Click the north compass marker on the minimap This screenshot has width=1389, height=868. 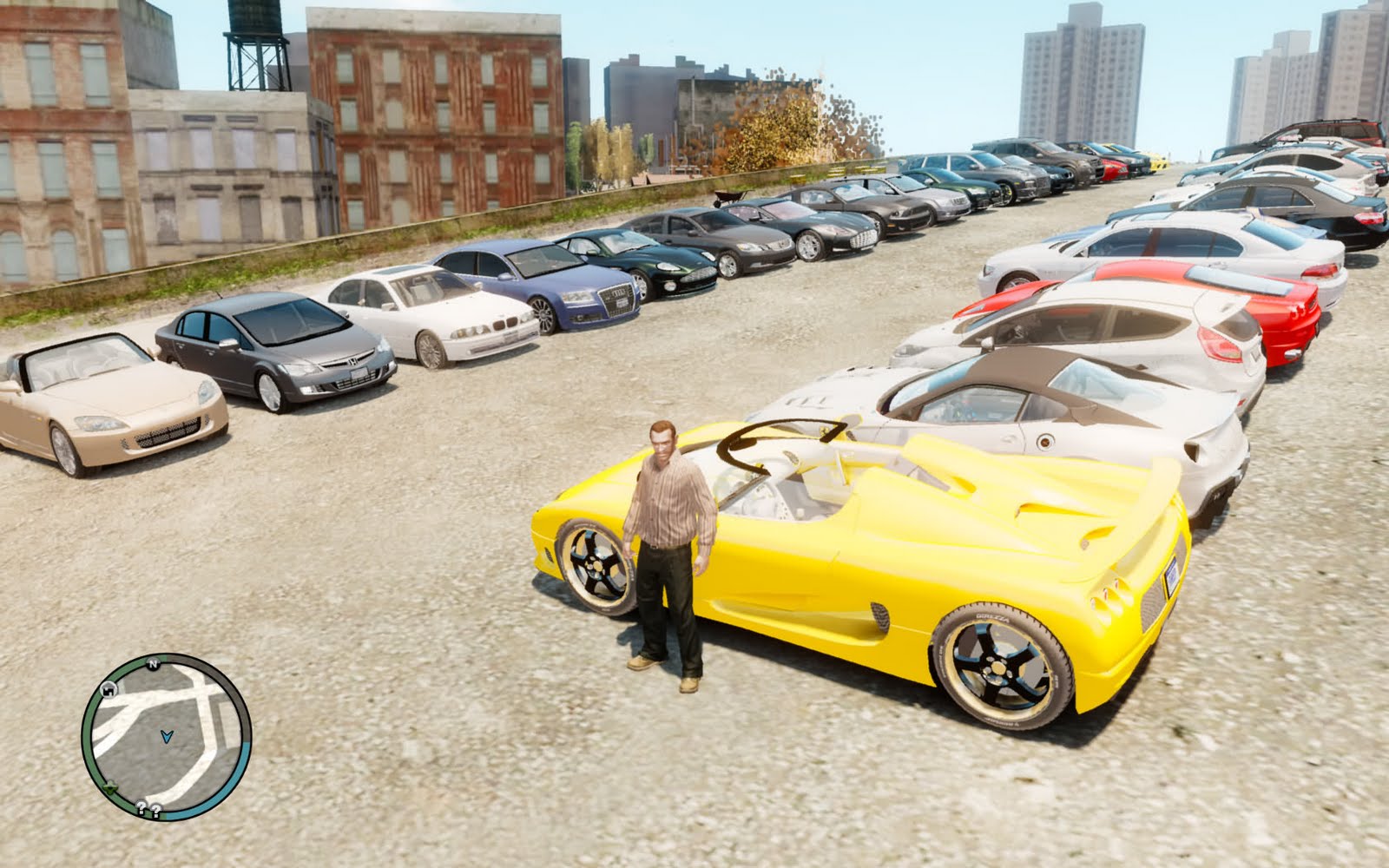pyautogui.click(x=153, y=664)
